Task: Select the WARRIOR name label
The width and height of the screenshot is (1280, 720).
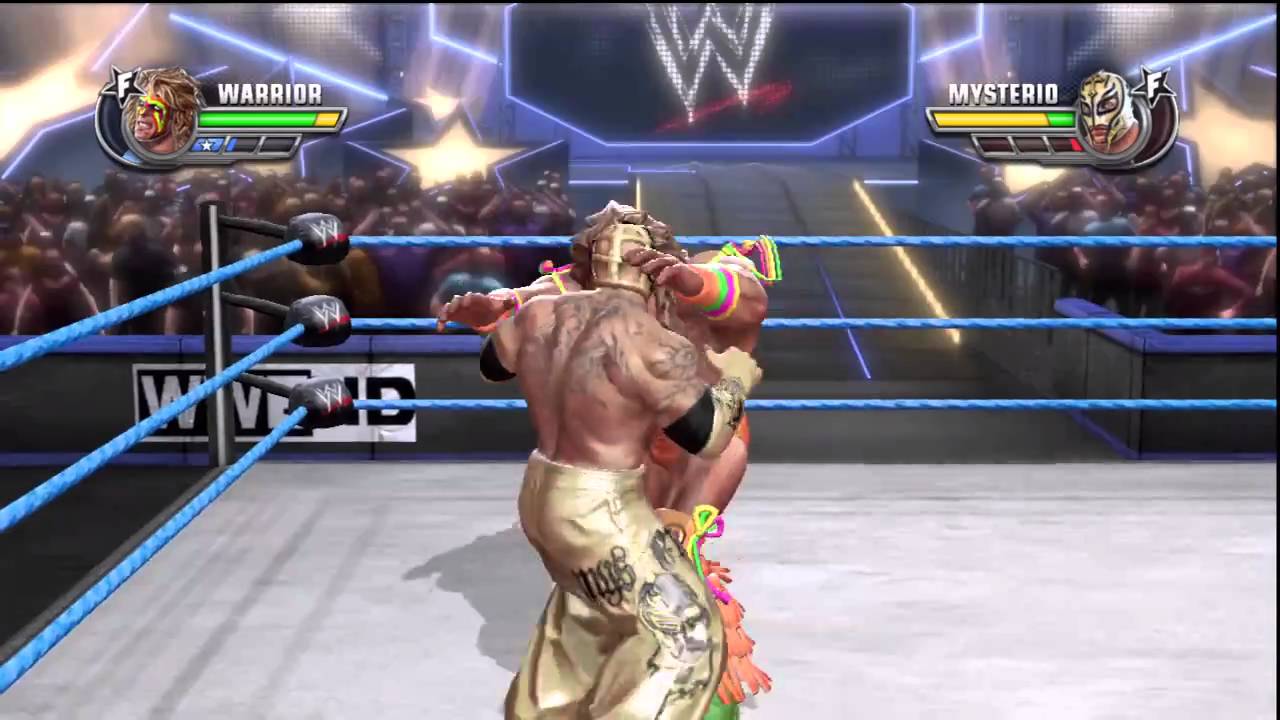Action: (x=268, y=93)
